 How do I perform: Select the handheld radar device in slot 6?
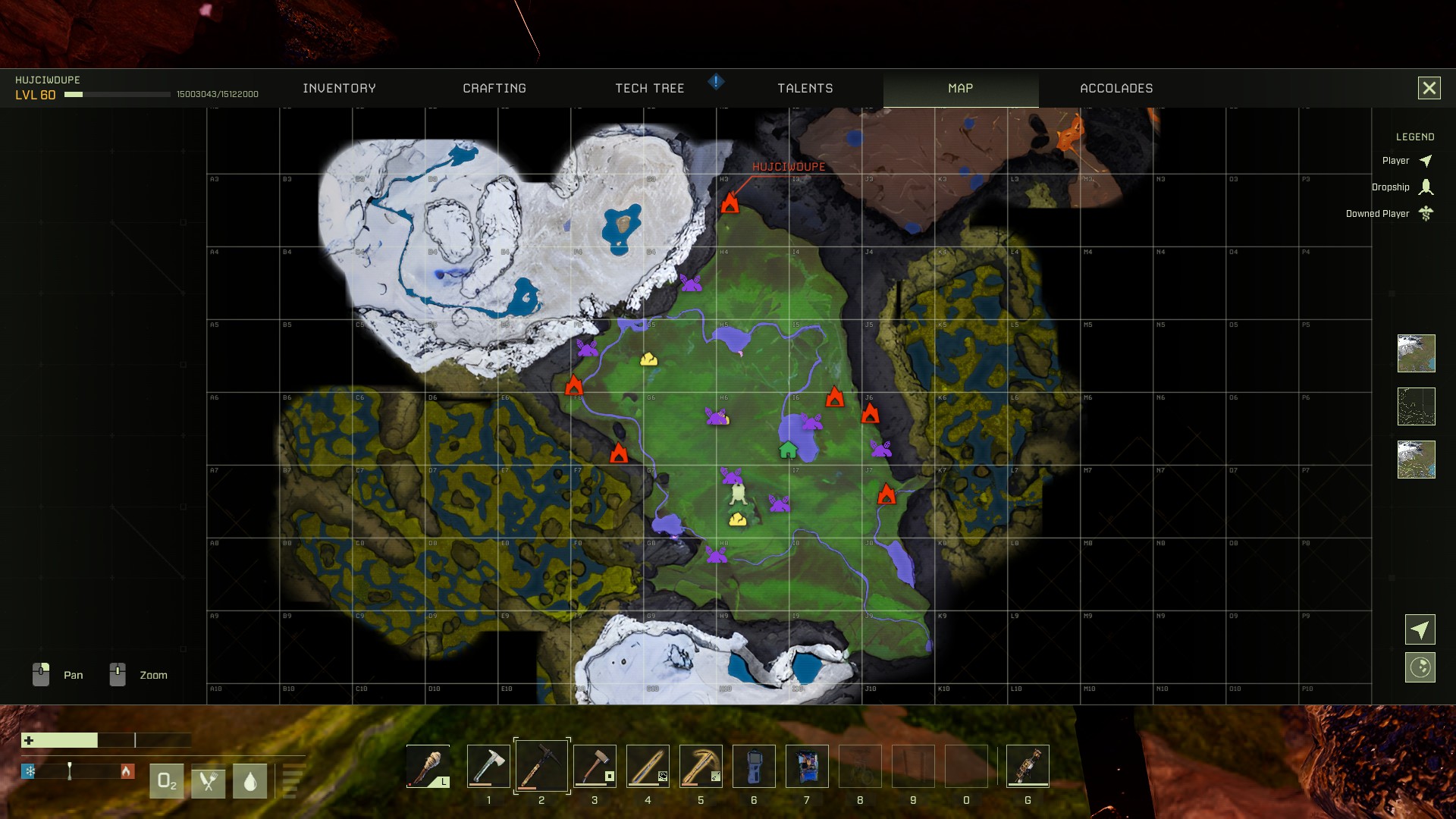pos(754,766)
